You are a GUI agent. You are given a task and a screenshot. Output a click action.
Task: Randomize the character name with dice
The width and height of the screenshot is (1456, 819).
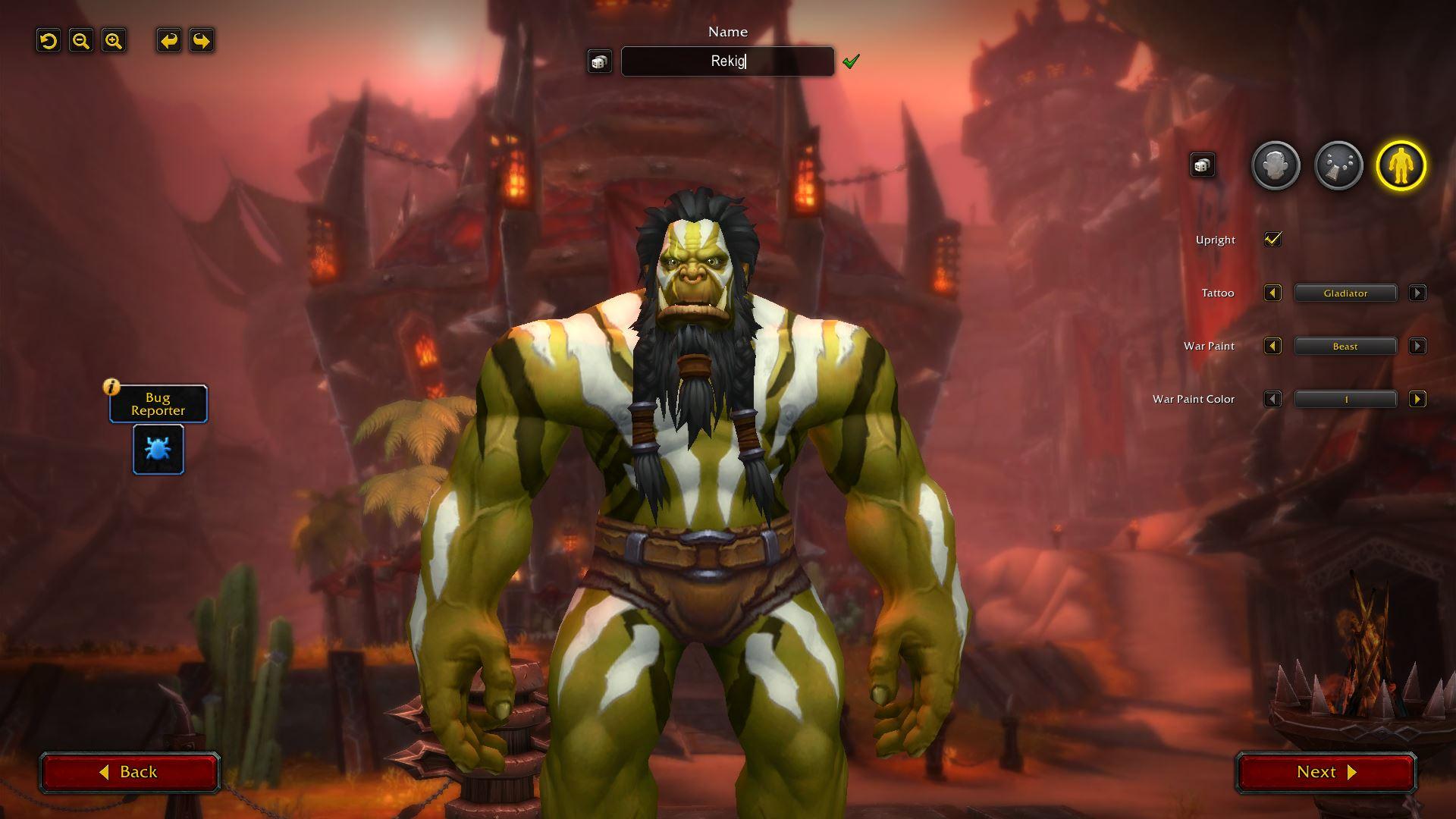click(x=599, y=61)
